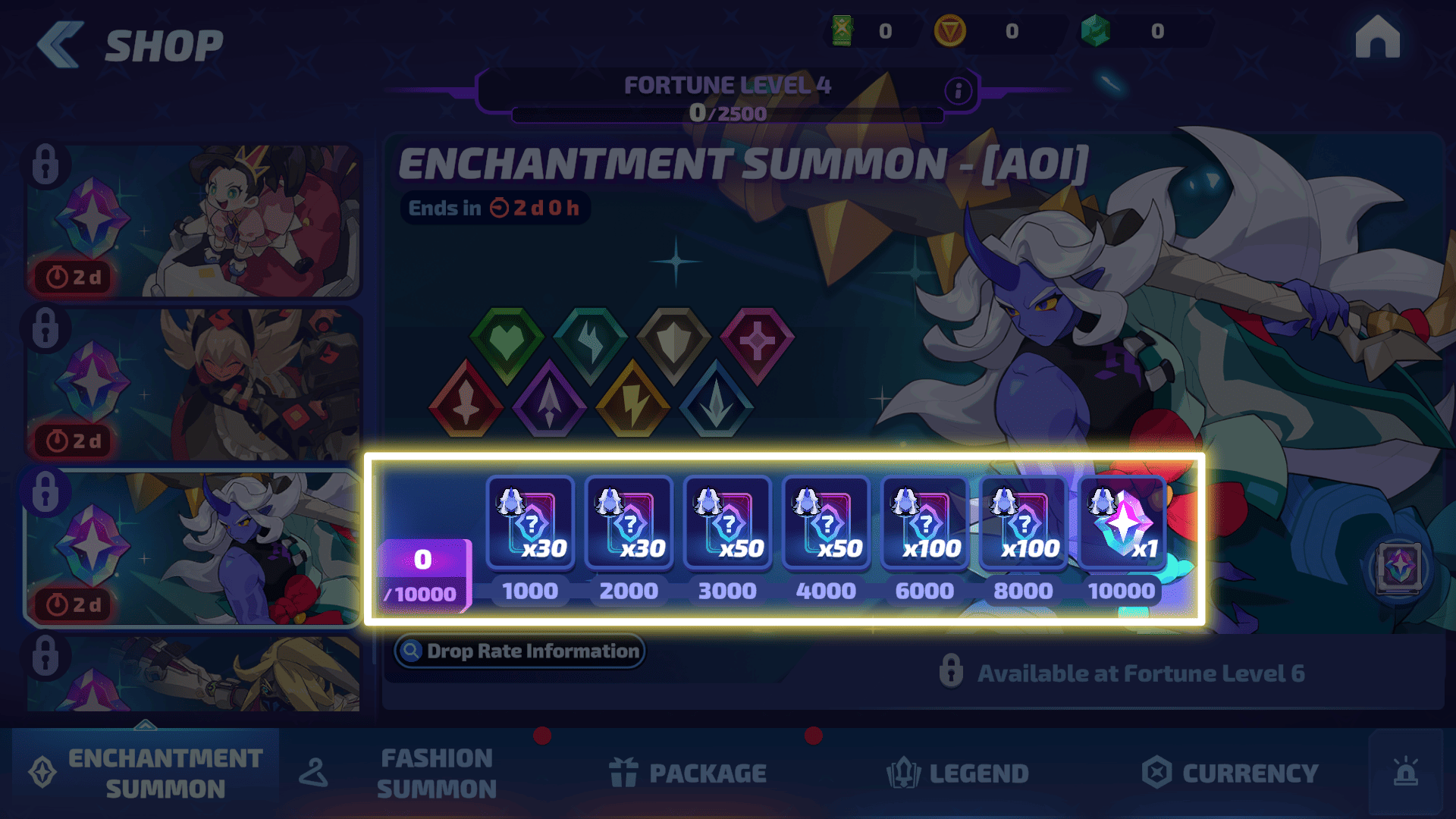Image resolution: width=1456 pixels, height=819 pixels.
Task: Switch to the Enchantment Summon tab
Action: click(x=146, y=773)
